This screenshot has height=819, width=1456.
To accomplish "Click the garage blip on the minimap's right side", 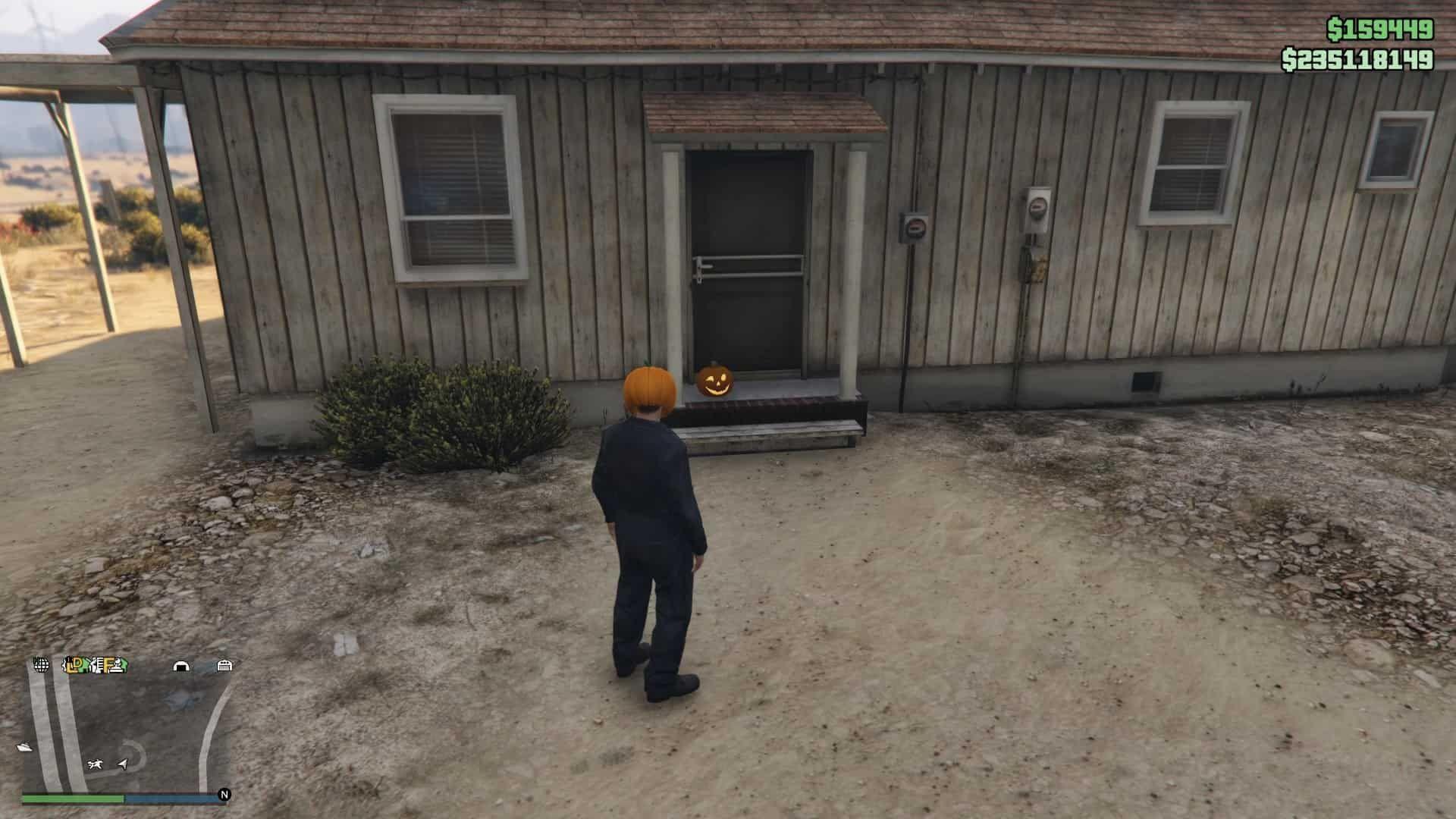I will tap(225, 666).
